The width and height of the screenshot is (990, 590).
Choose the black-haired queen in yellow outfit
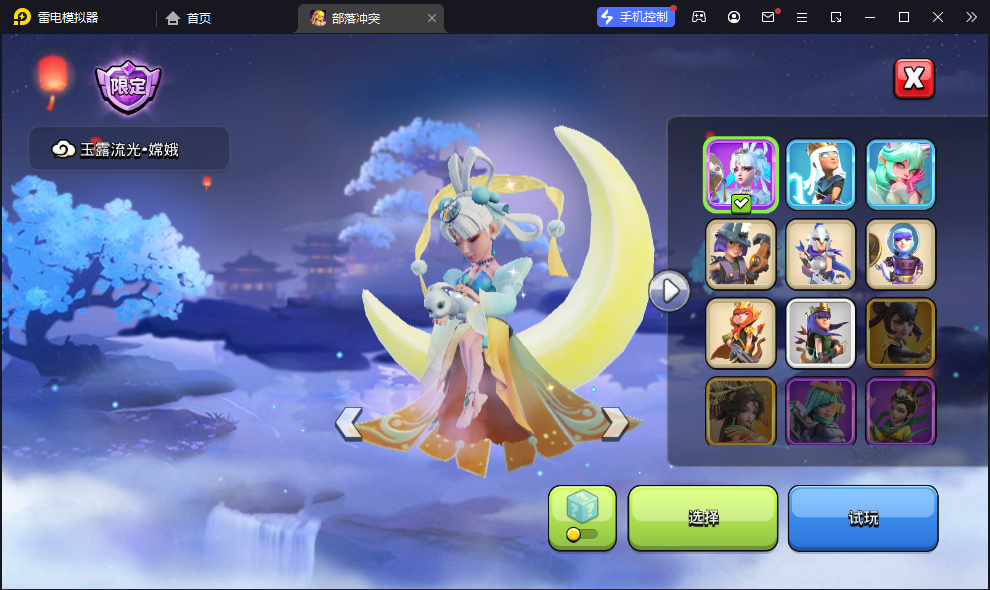tap(901, 333)
